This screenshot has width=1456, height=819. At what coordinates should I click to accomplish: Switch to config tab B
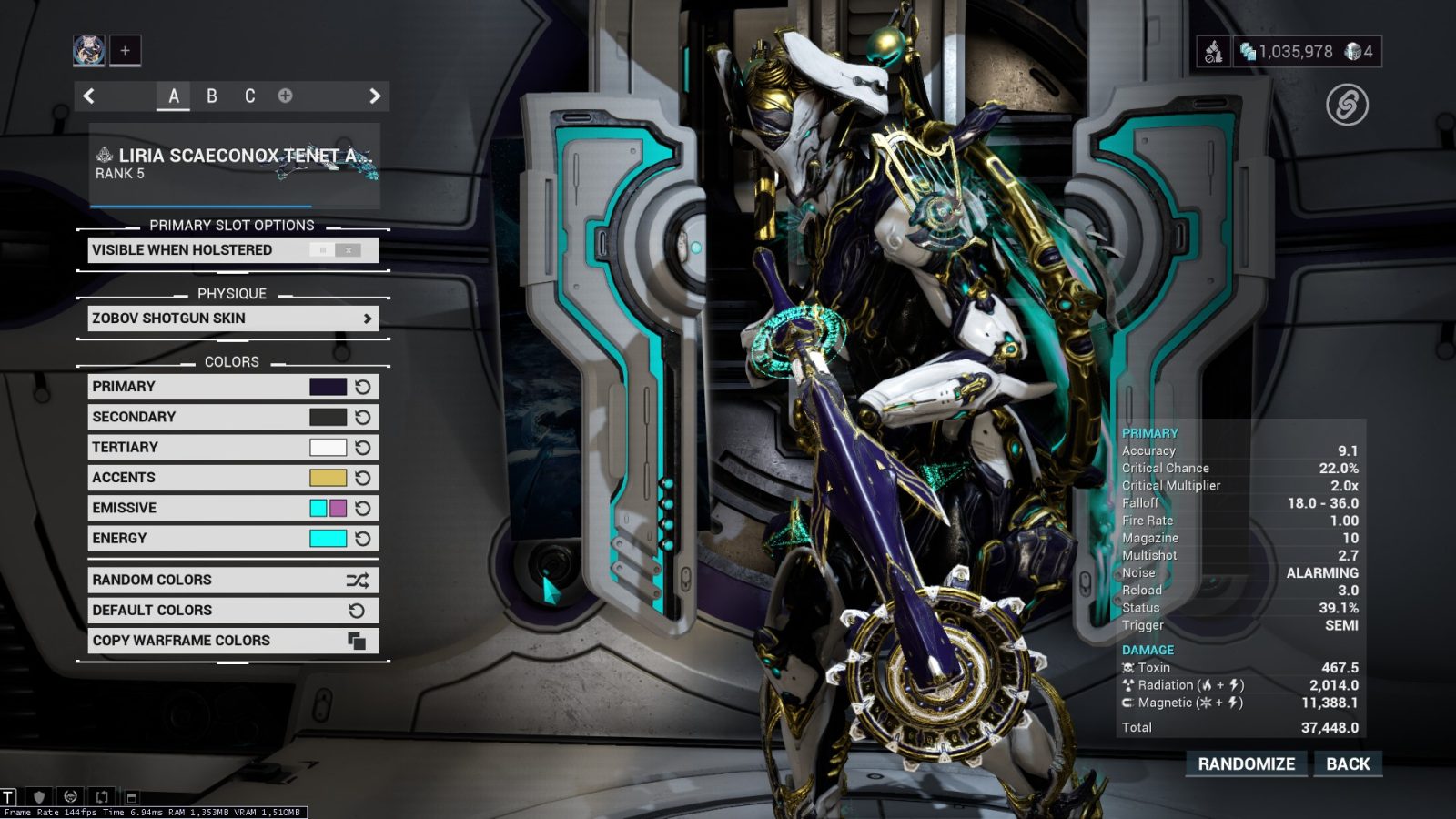(x=210, y=95)
